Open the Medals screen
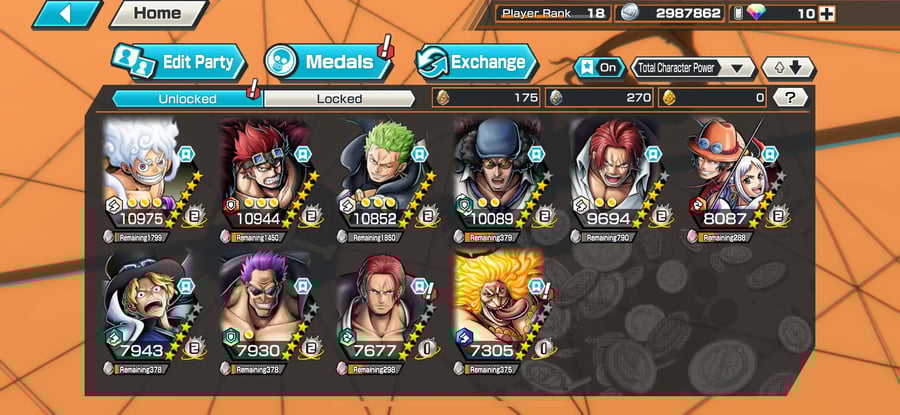The image size is (900, 415). point(325,62)
